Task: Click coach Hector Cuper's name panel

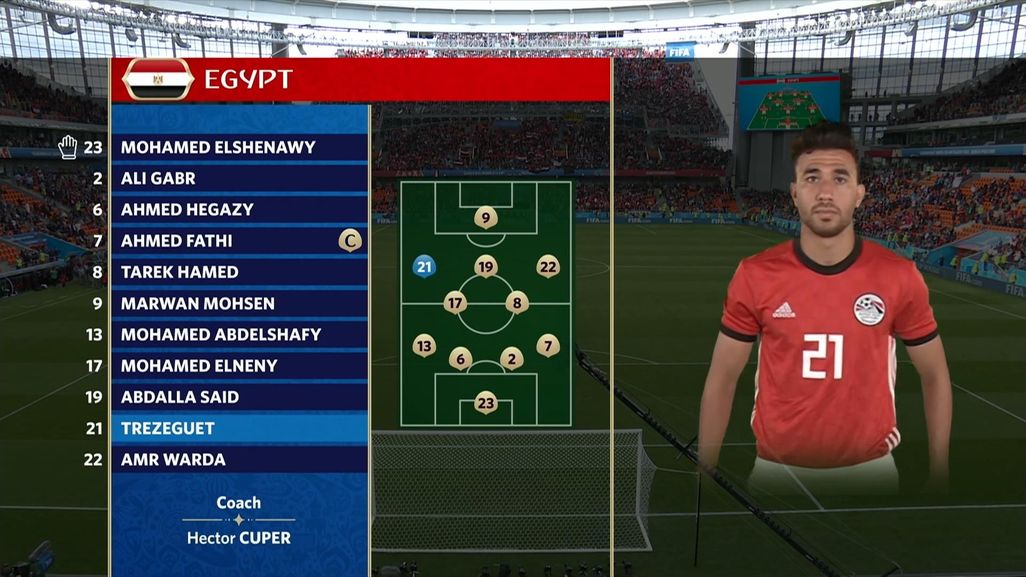Action: (x=238, y=520)
